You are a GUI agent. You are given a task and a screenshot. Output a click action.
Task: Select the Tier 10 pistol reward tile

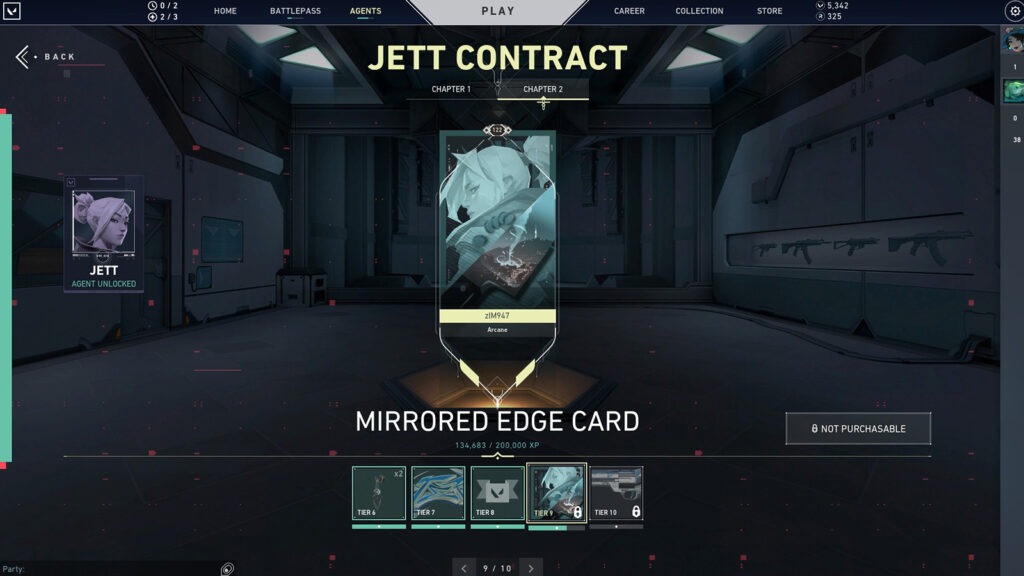616,493
